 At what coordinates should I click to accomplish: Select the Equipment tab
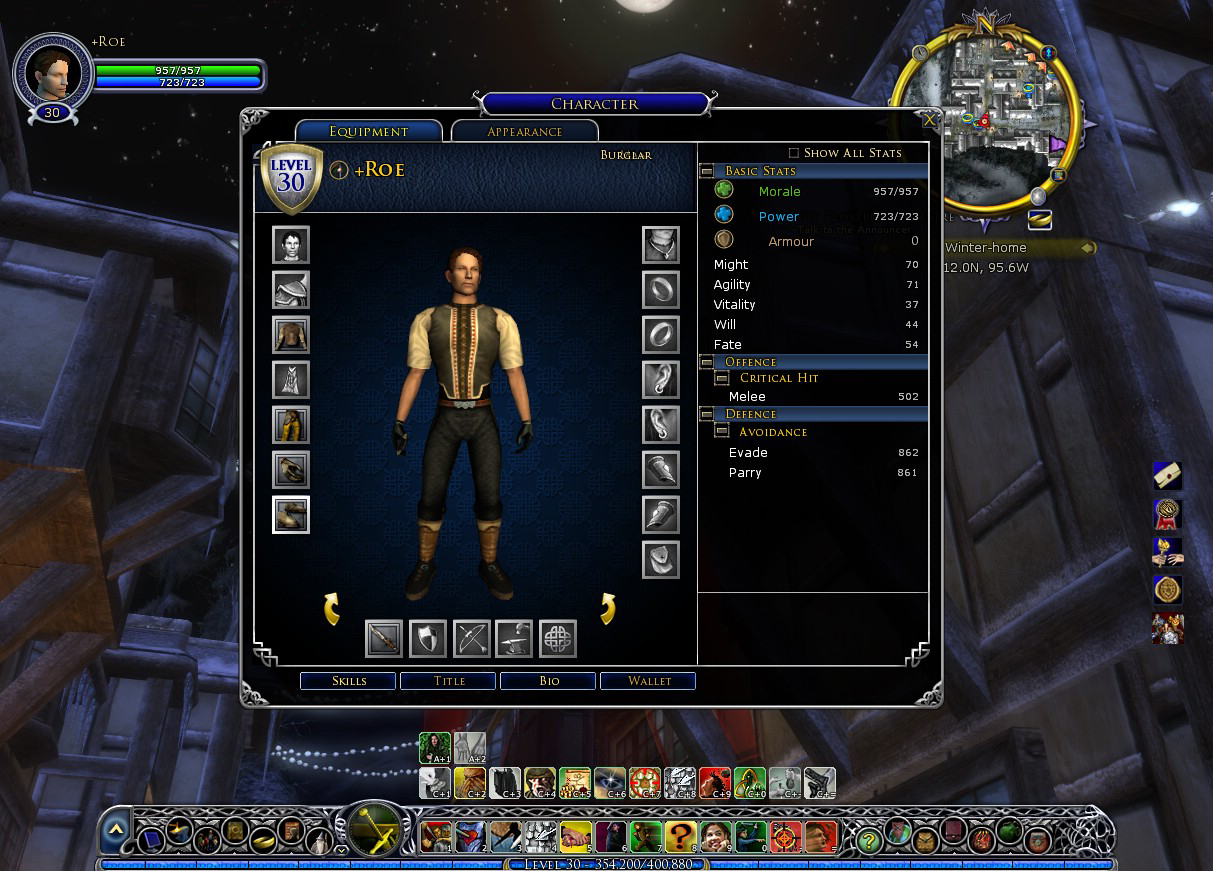point(369,131)
